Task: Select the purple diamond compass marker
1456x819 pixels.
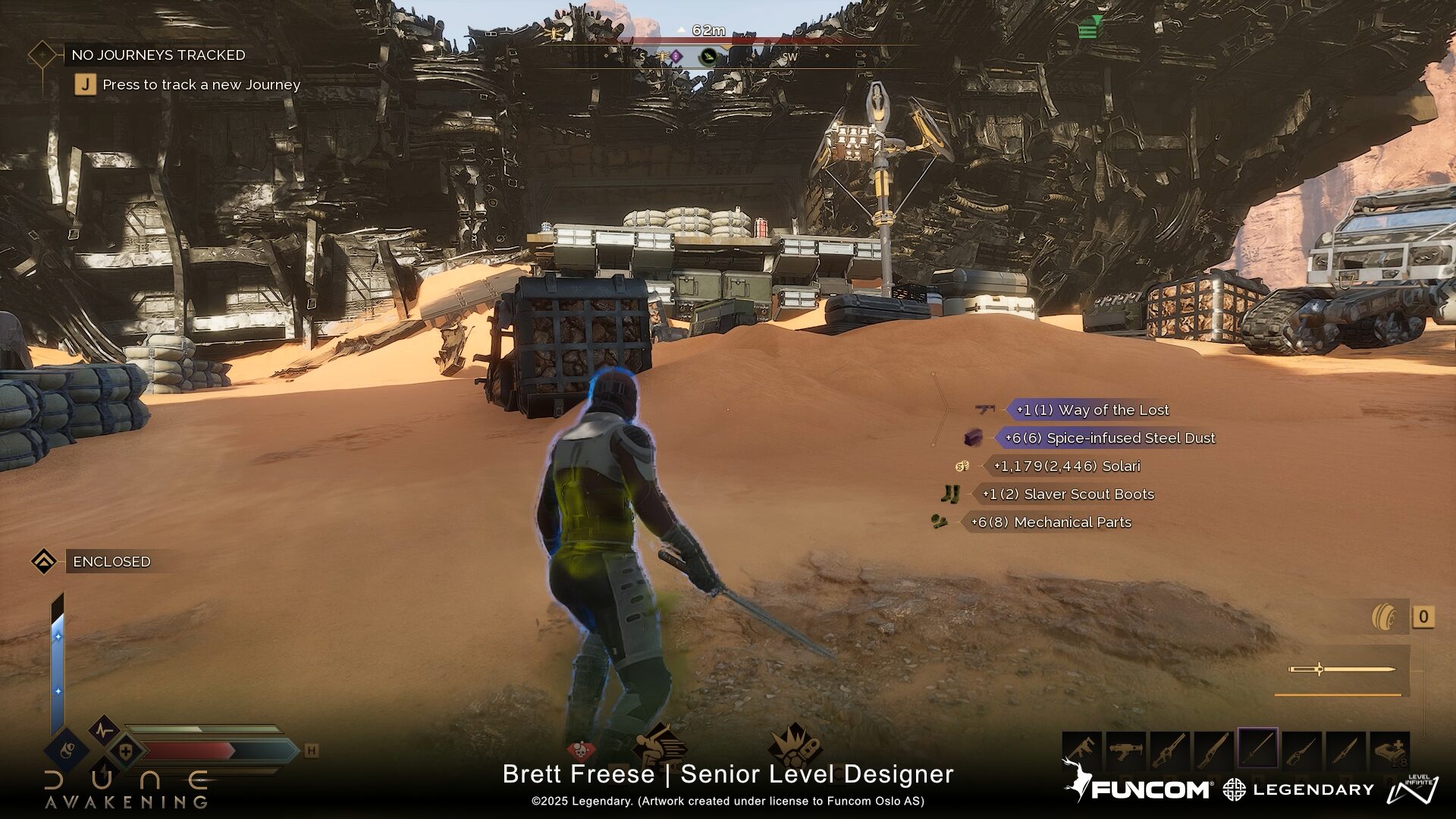Action: pos(676,56)
